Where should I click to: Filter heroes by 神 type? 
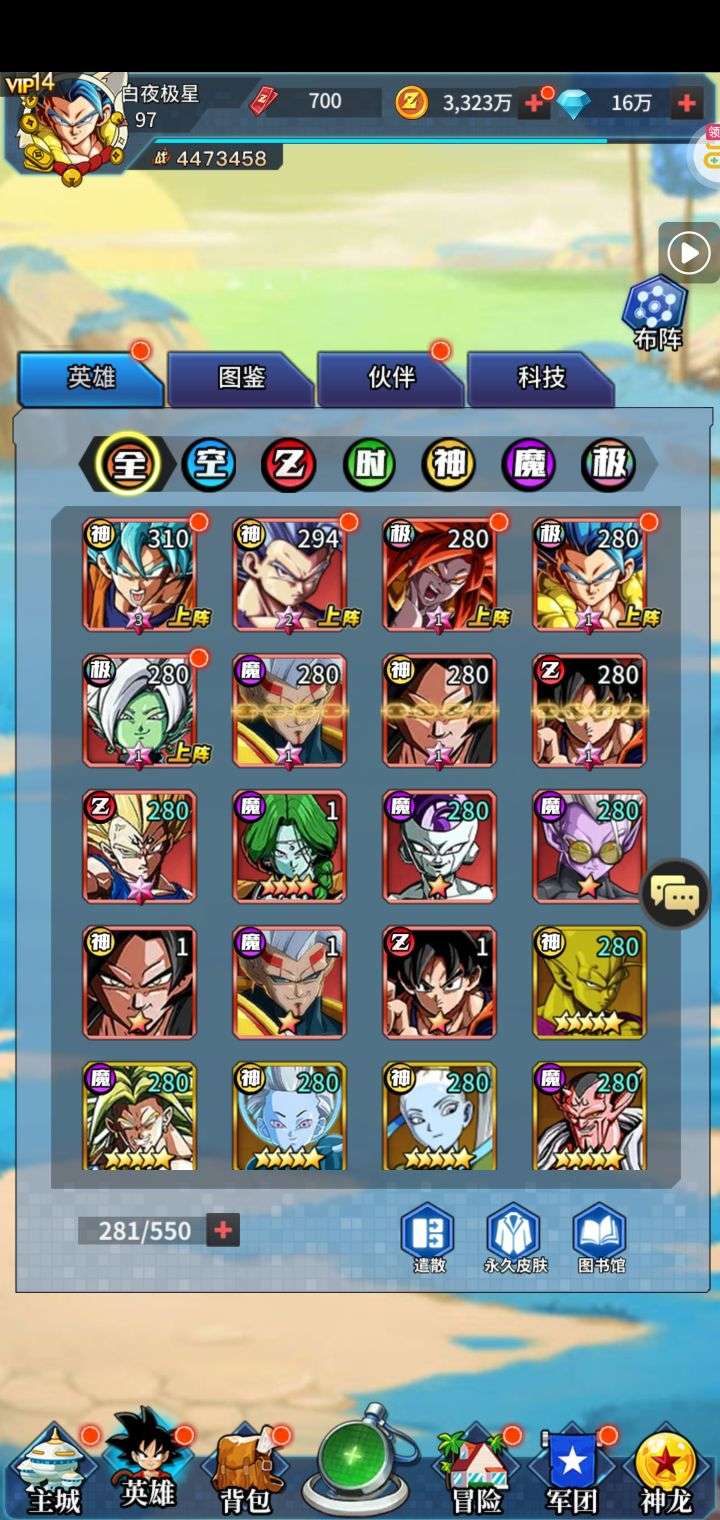(x=449, y=464)
